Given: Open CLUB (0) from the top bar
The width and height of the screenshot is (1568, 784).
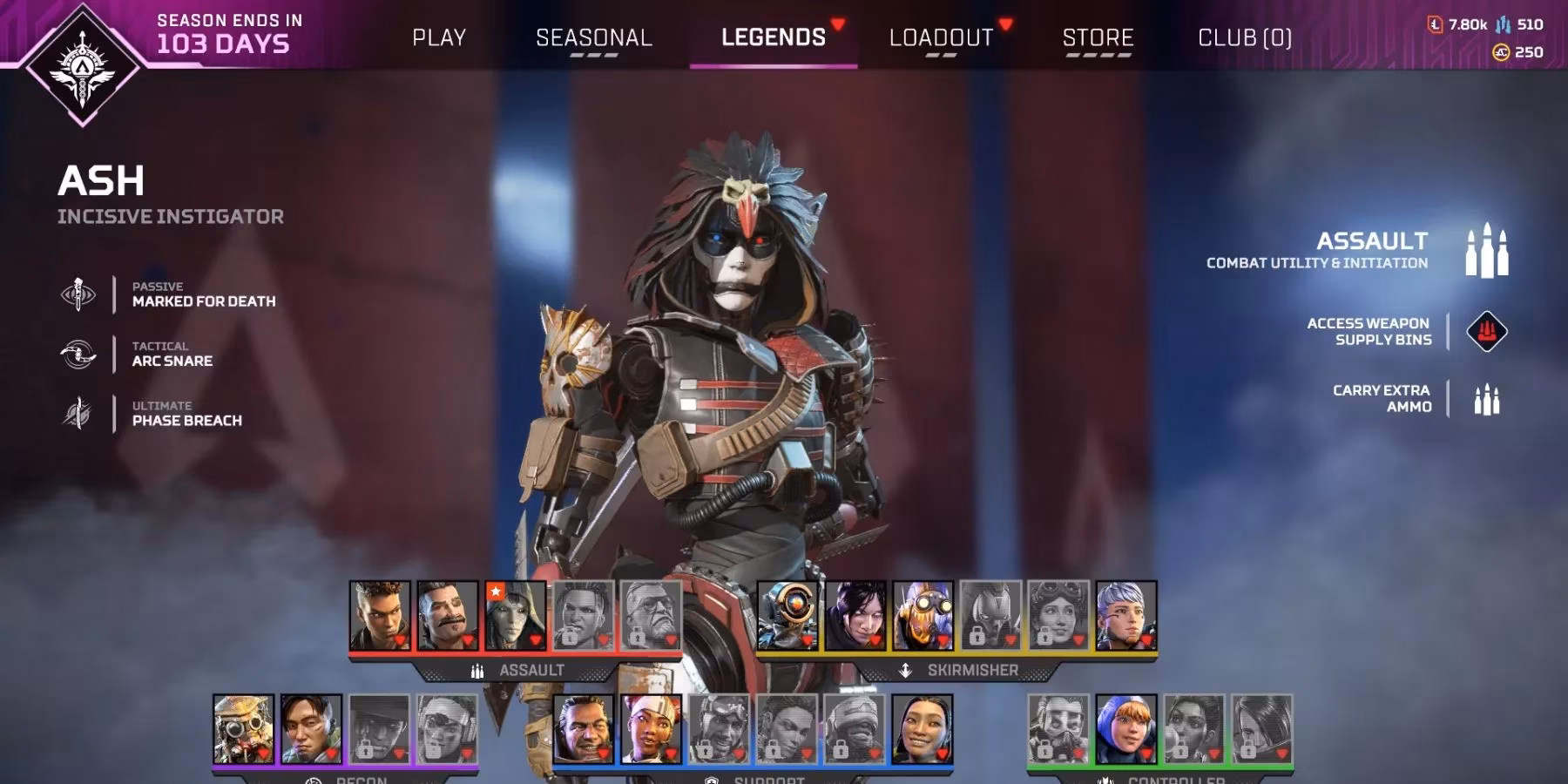Looking at the screenshot, I should (x=1243, y=37).
